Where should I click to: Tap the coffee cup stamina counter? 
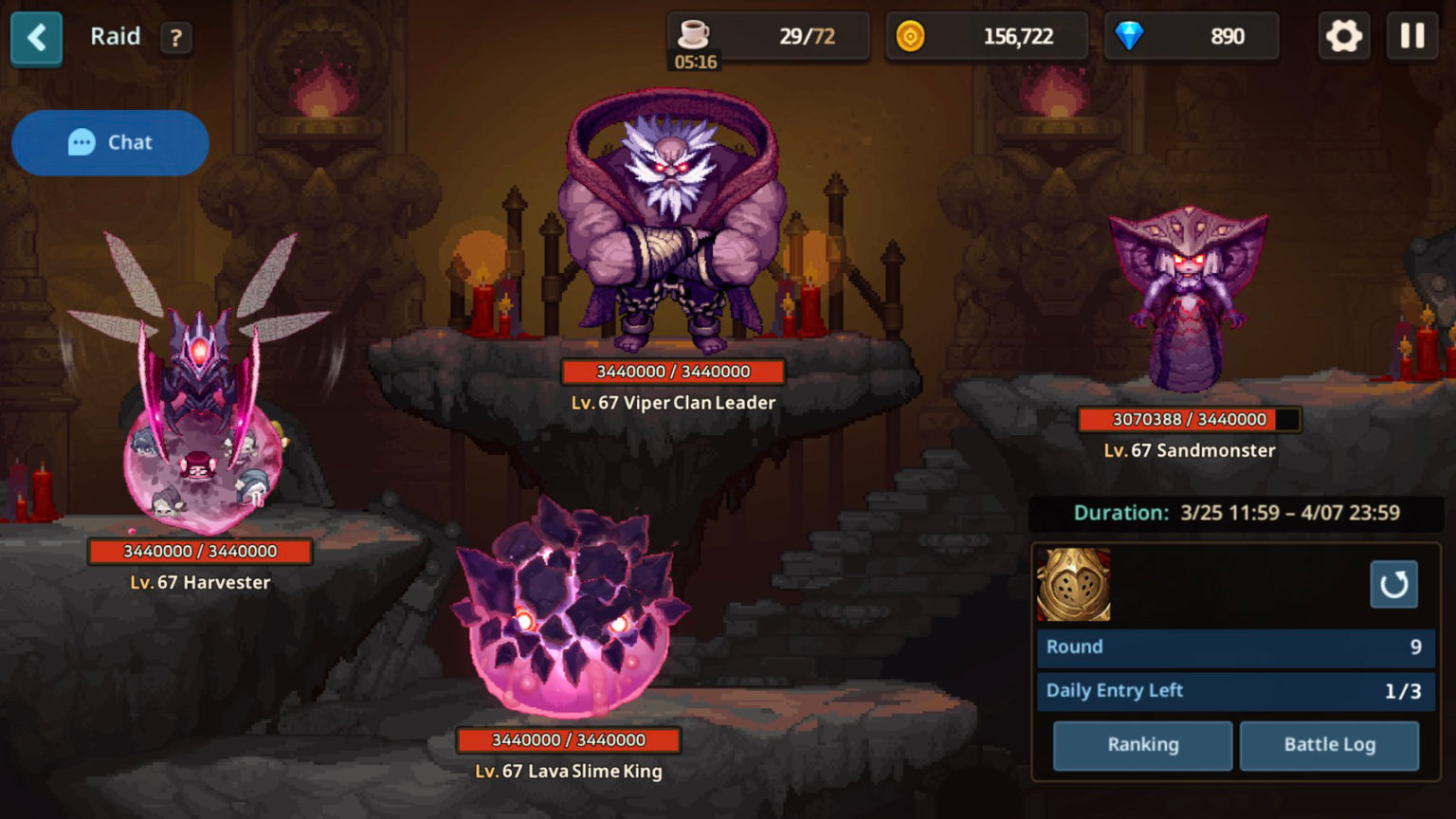768,37
